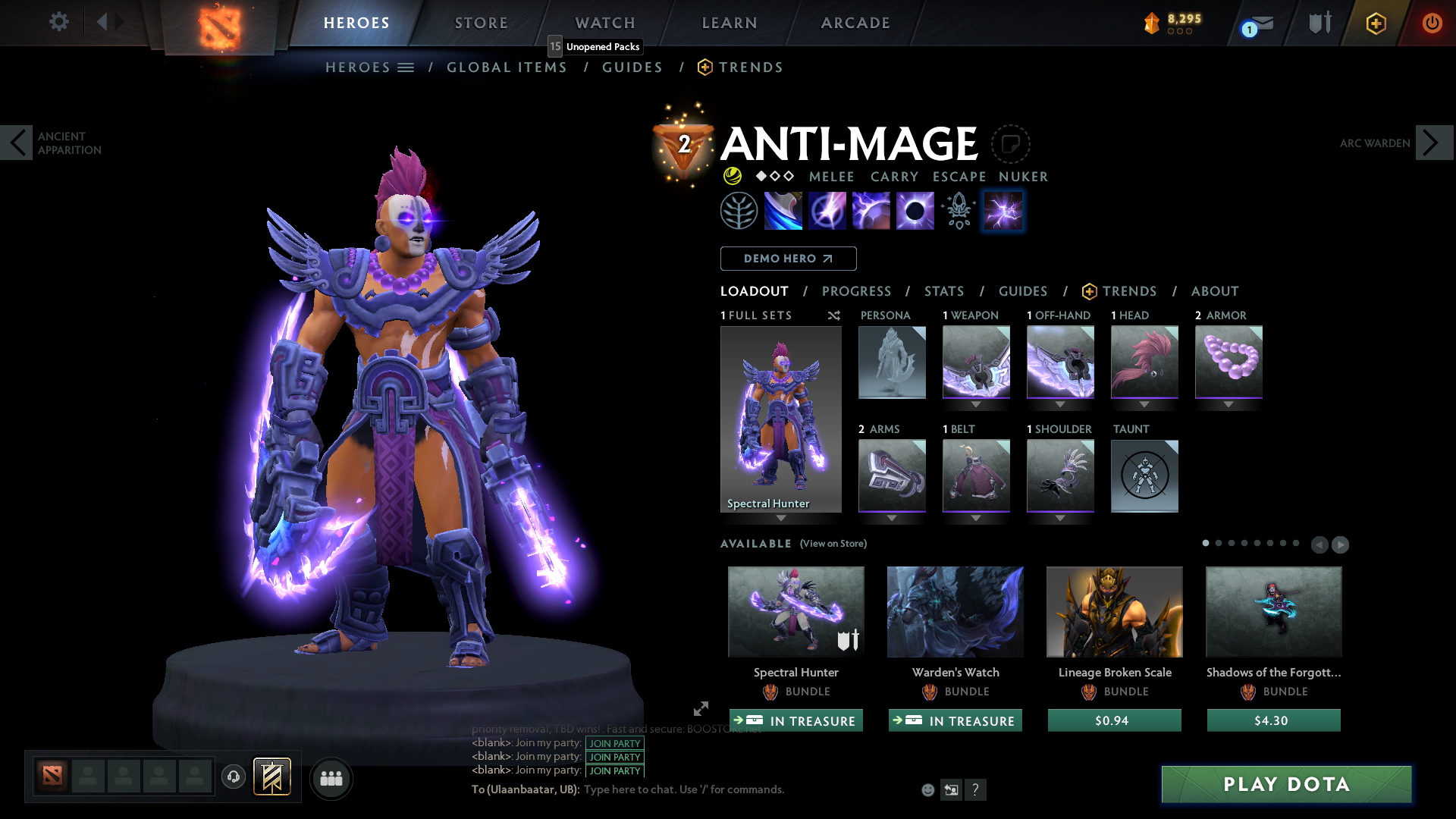1456x819 pixels.
Task: Click the Blink ability icon
Action: pyautogui.click(x=827, y=210)
